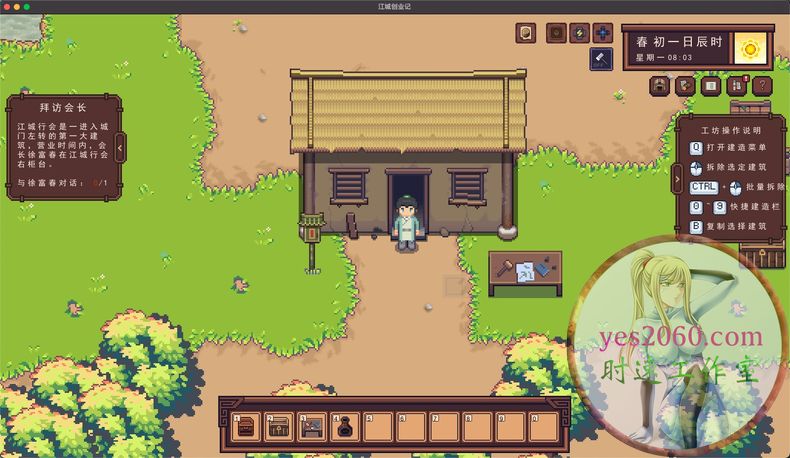
Task: Click the hammer build tool icon
Action: coord(601,60)
